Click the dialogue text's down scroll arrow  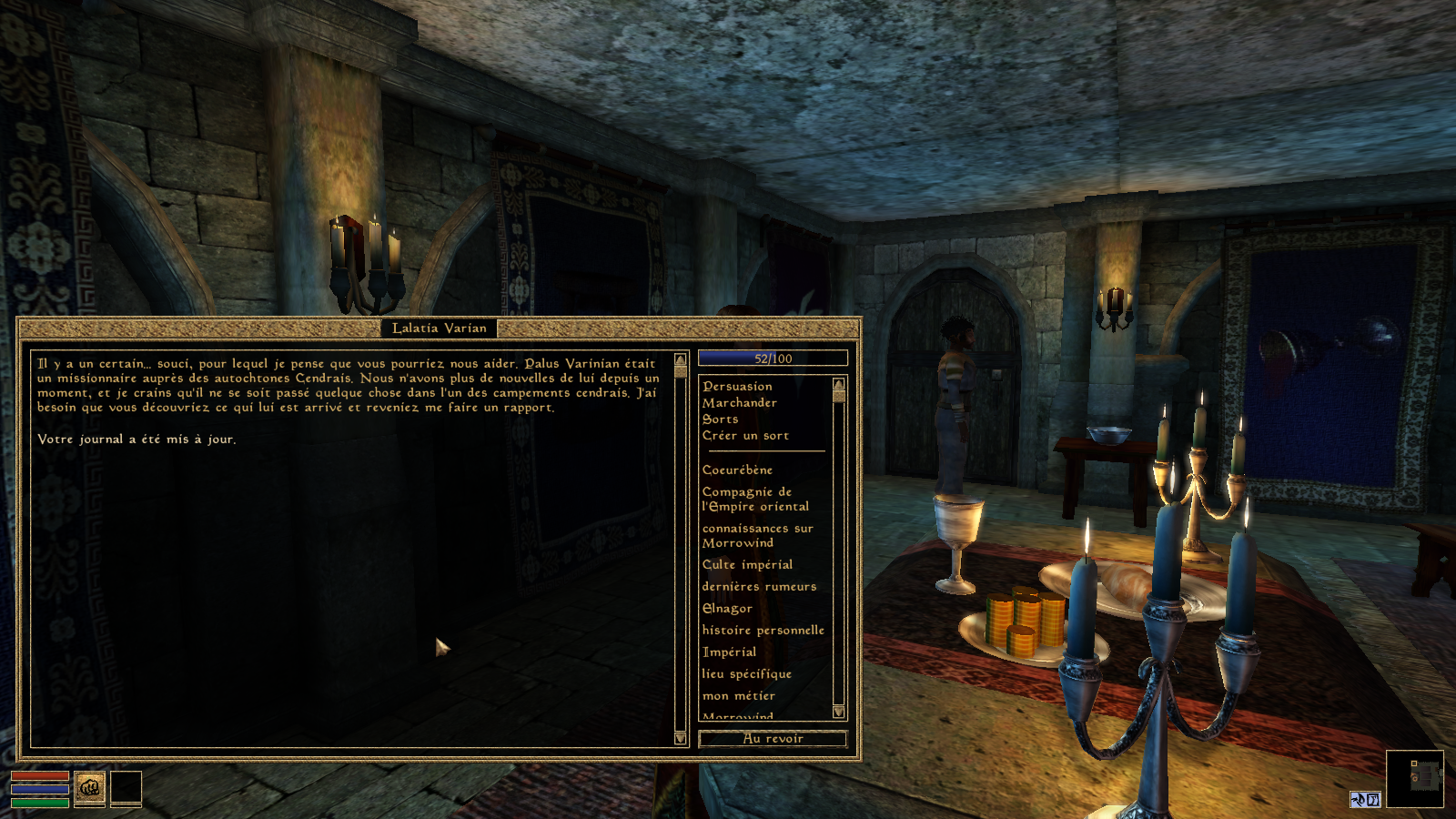pyautogui.click(x=680, y=738)
